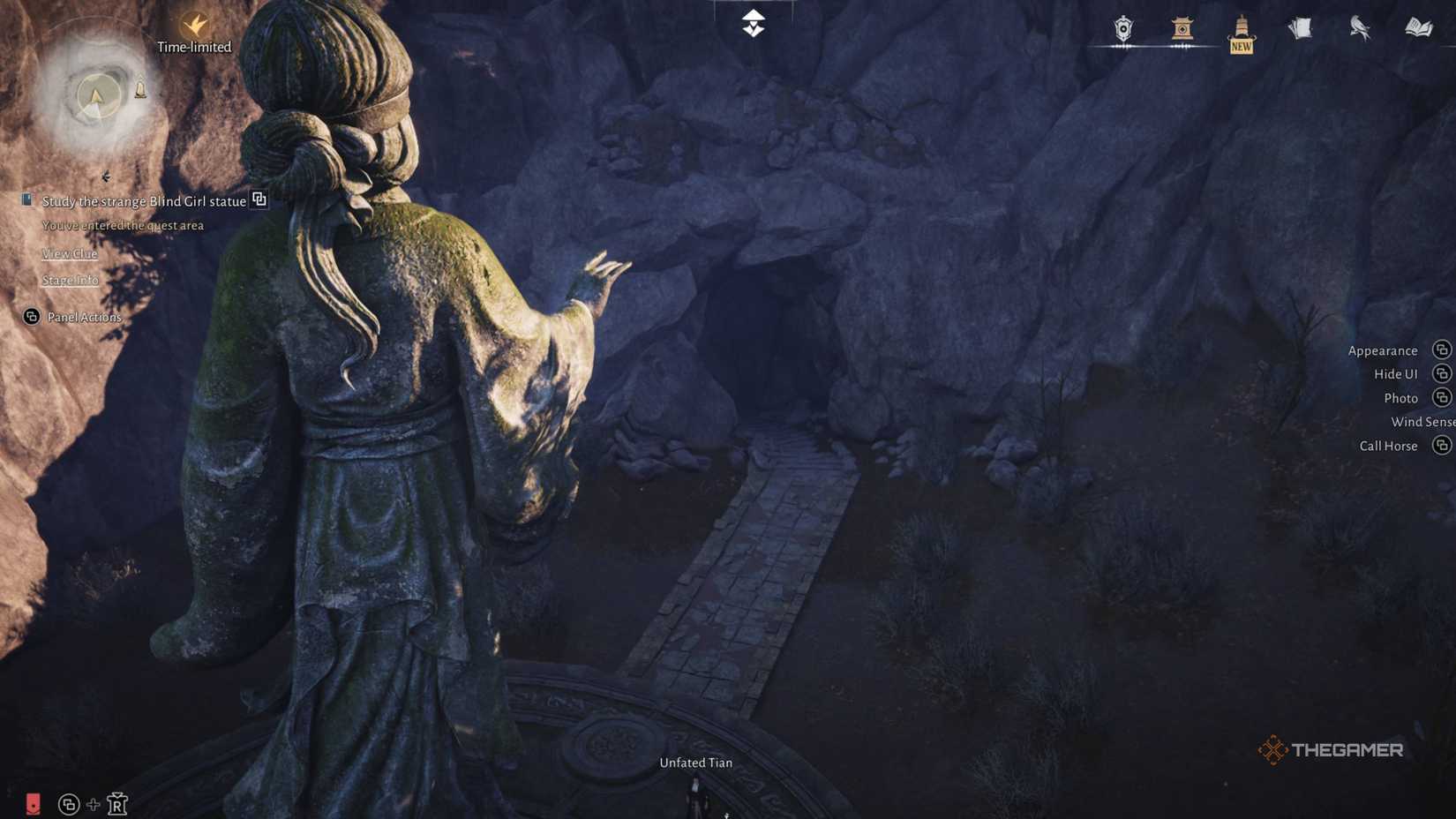Open the NEW tower event icon
This screenshot has width=1456, height=819.
coord(1241,31)
